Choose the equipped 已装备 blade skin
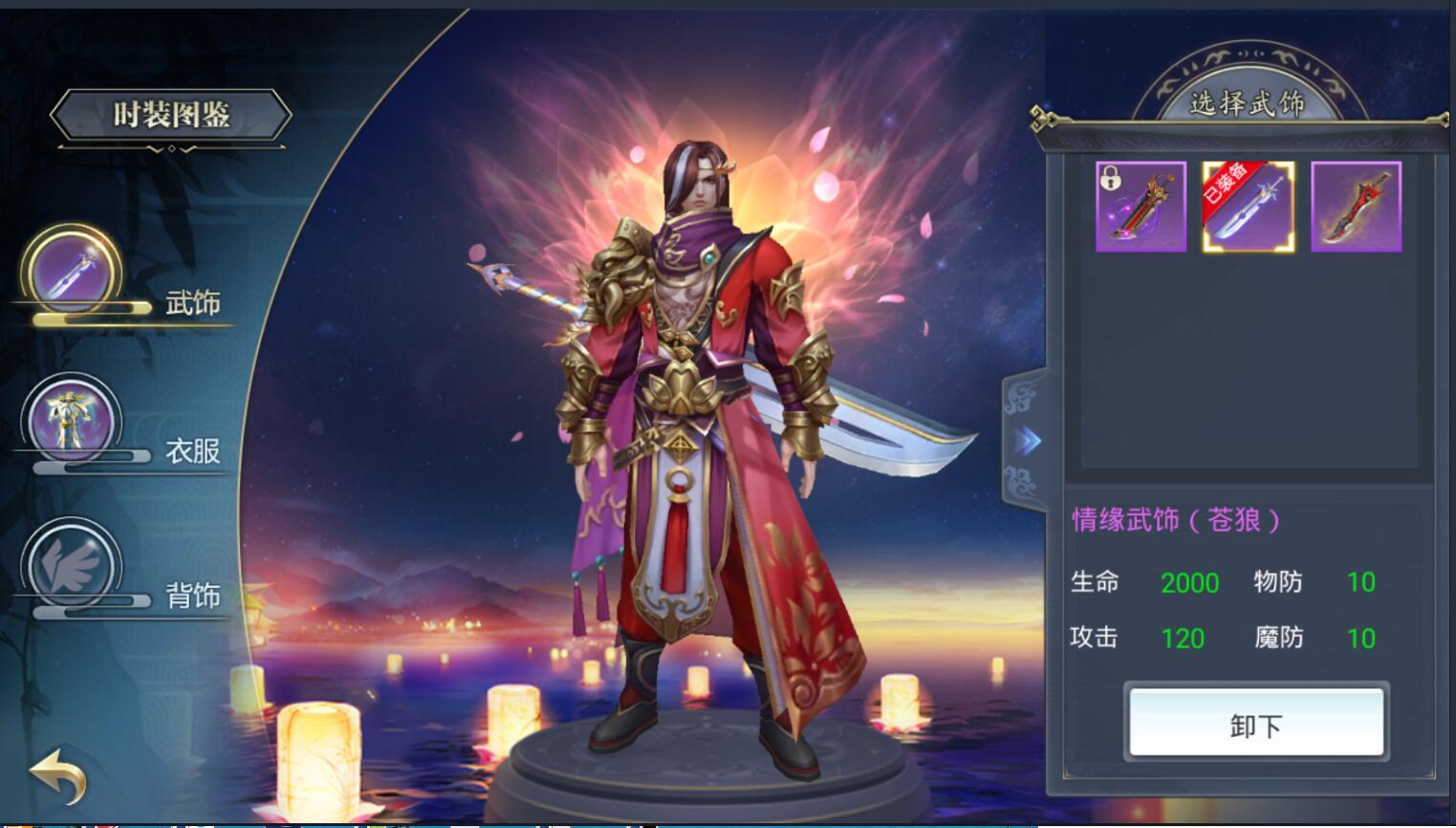The height and width of the screenshot is (828, 1456). coord(1249,207)
